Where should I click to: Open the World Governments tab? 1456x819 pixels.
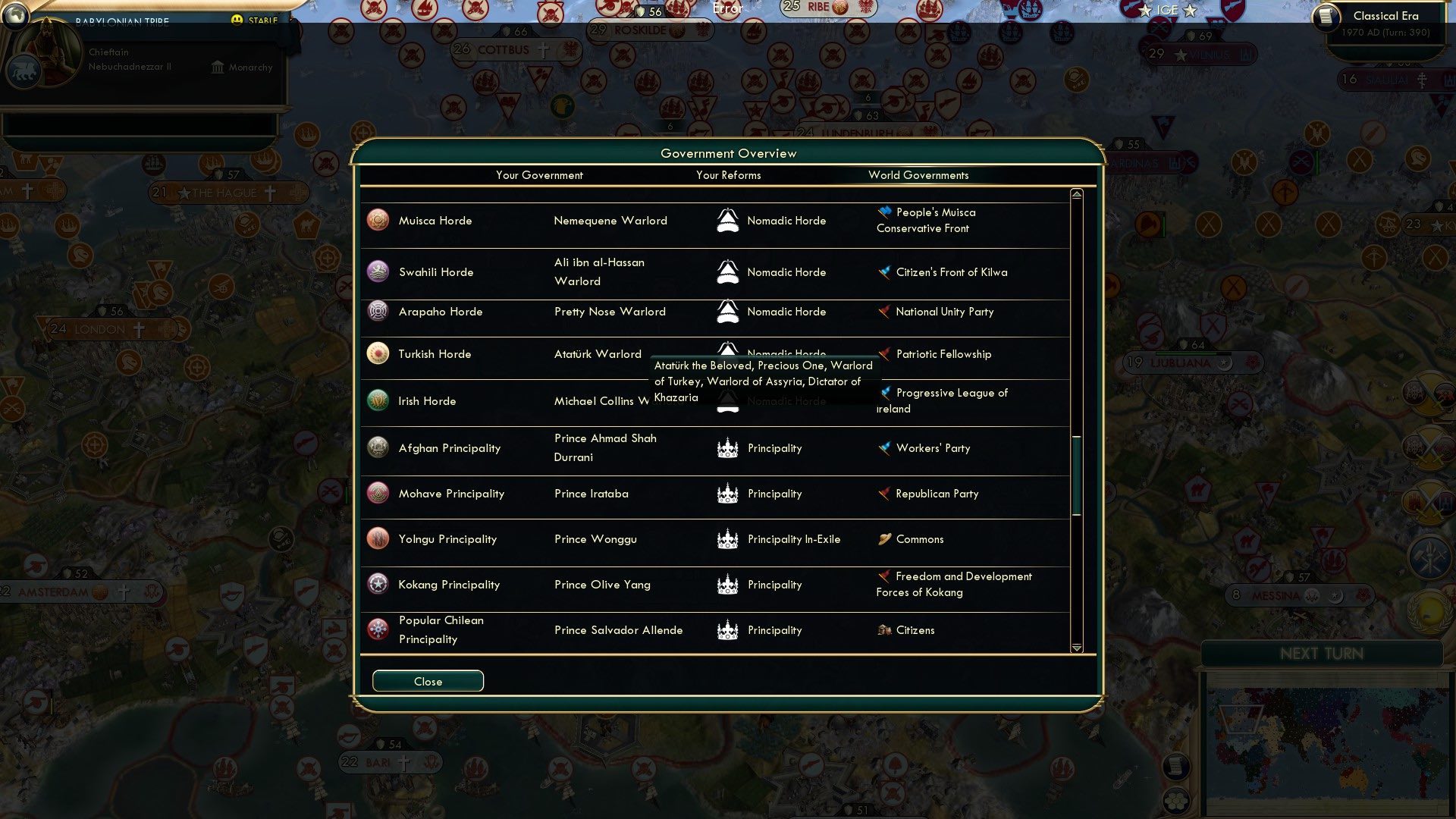pyautogui.click(x=918, y=175)
